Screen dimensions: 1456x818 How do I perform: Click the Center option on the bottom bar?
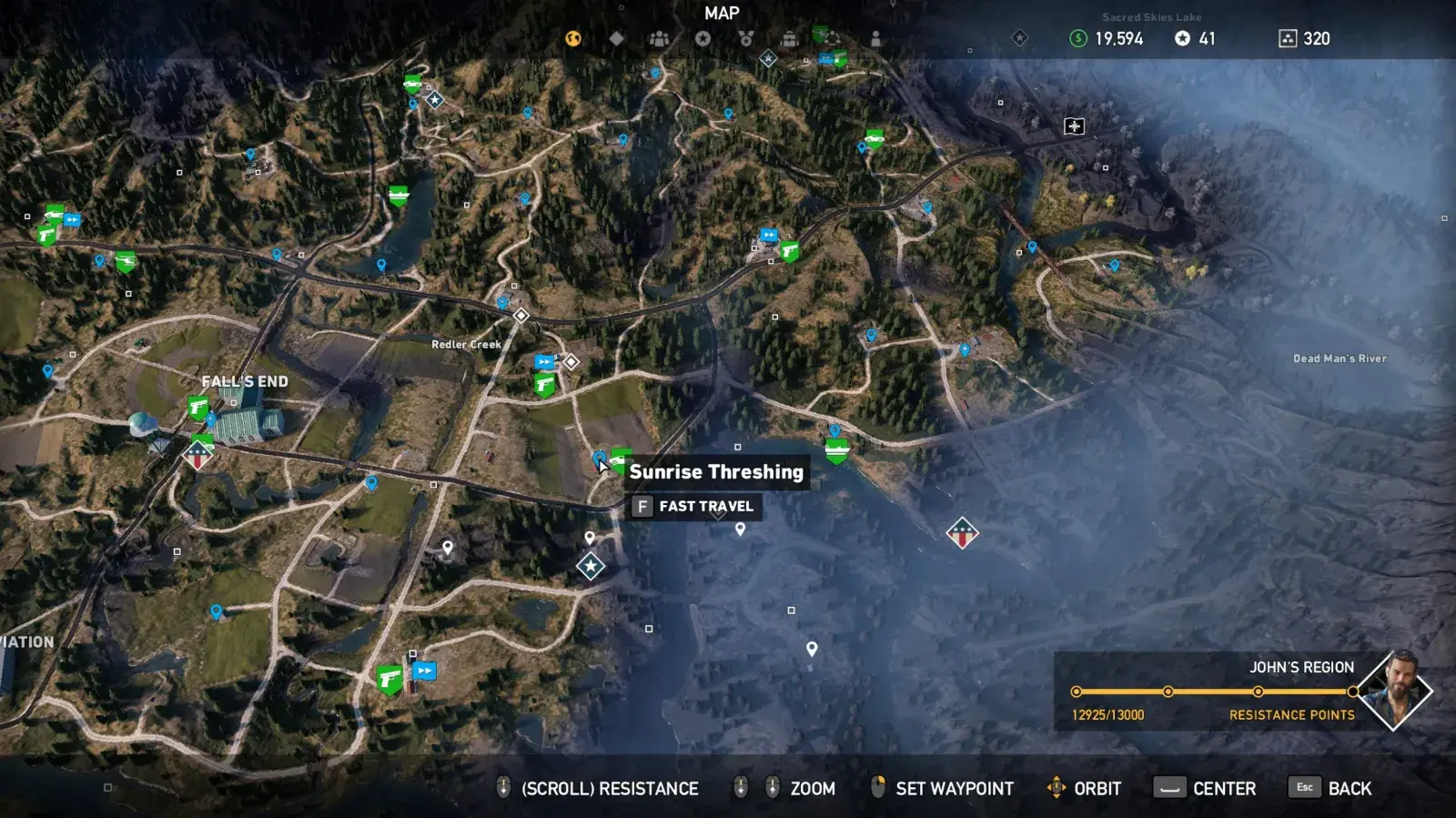coord(1223,788)
